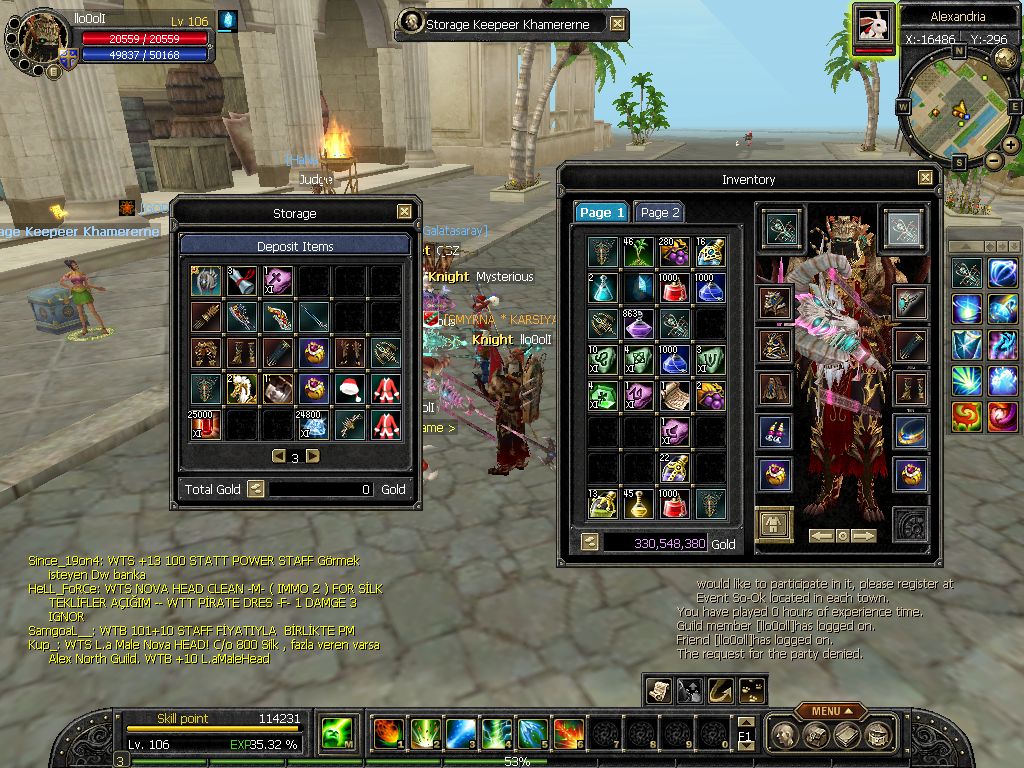The width and height of the screenshot is (1024, 768).
Task: Click the inventory gold transfer button
Action: [589, 543]
